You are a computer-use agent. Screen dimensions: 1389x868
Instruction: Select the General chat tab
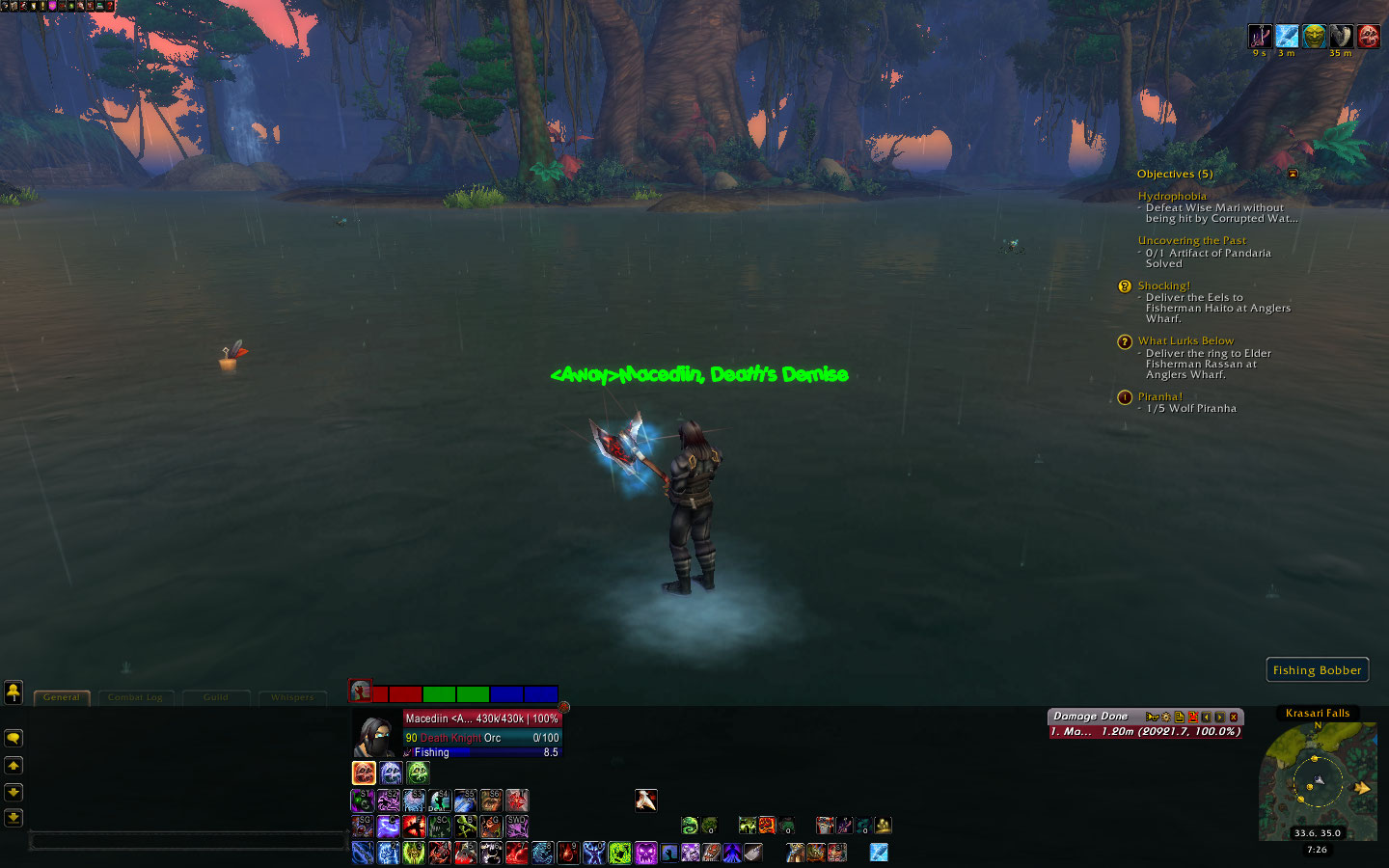click(62, 697)
